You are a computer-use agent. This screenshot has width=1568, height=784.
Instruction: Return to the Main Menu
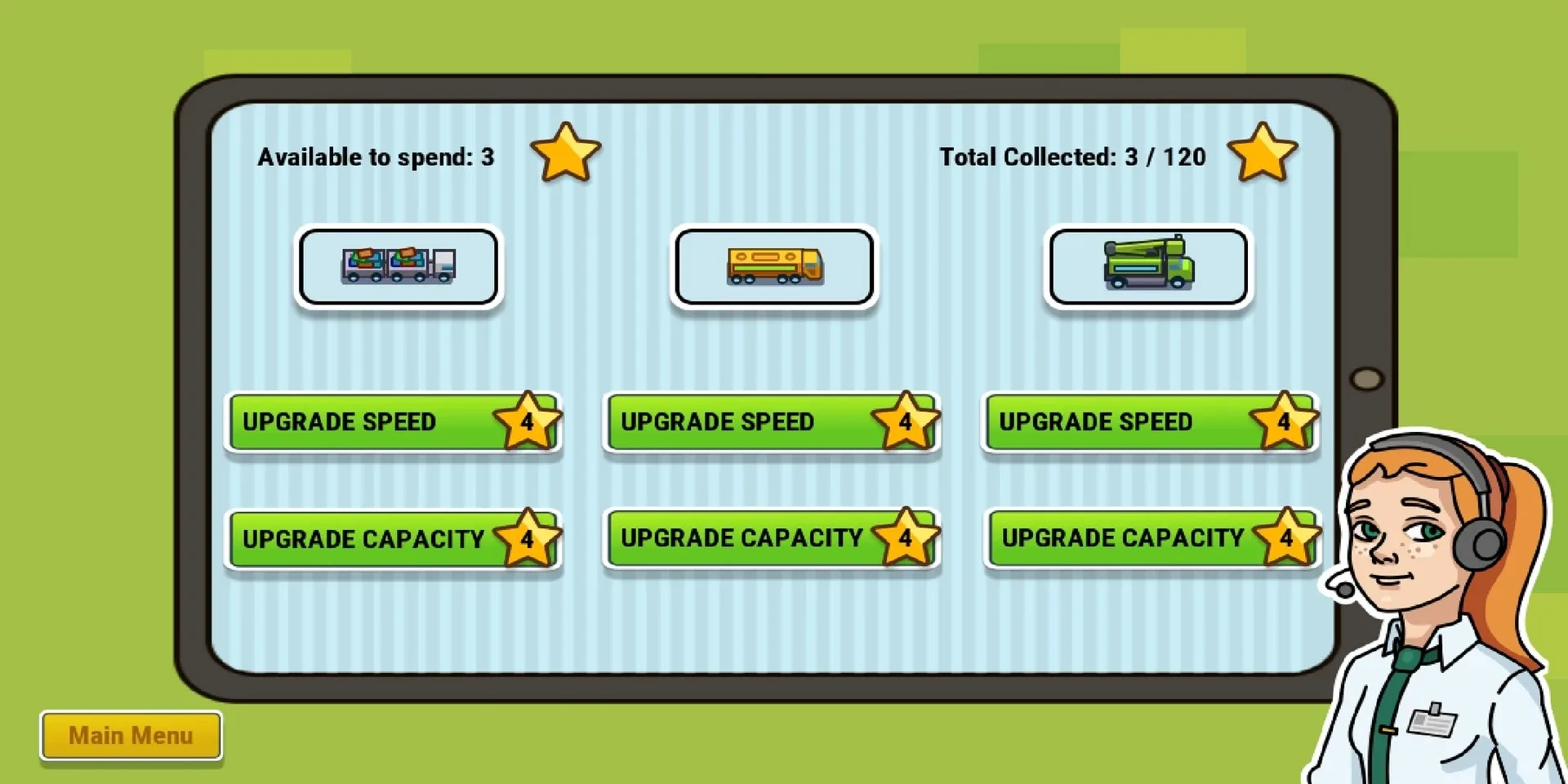131,734
